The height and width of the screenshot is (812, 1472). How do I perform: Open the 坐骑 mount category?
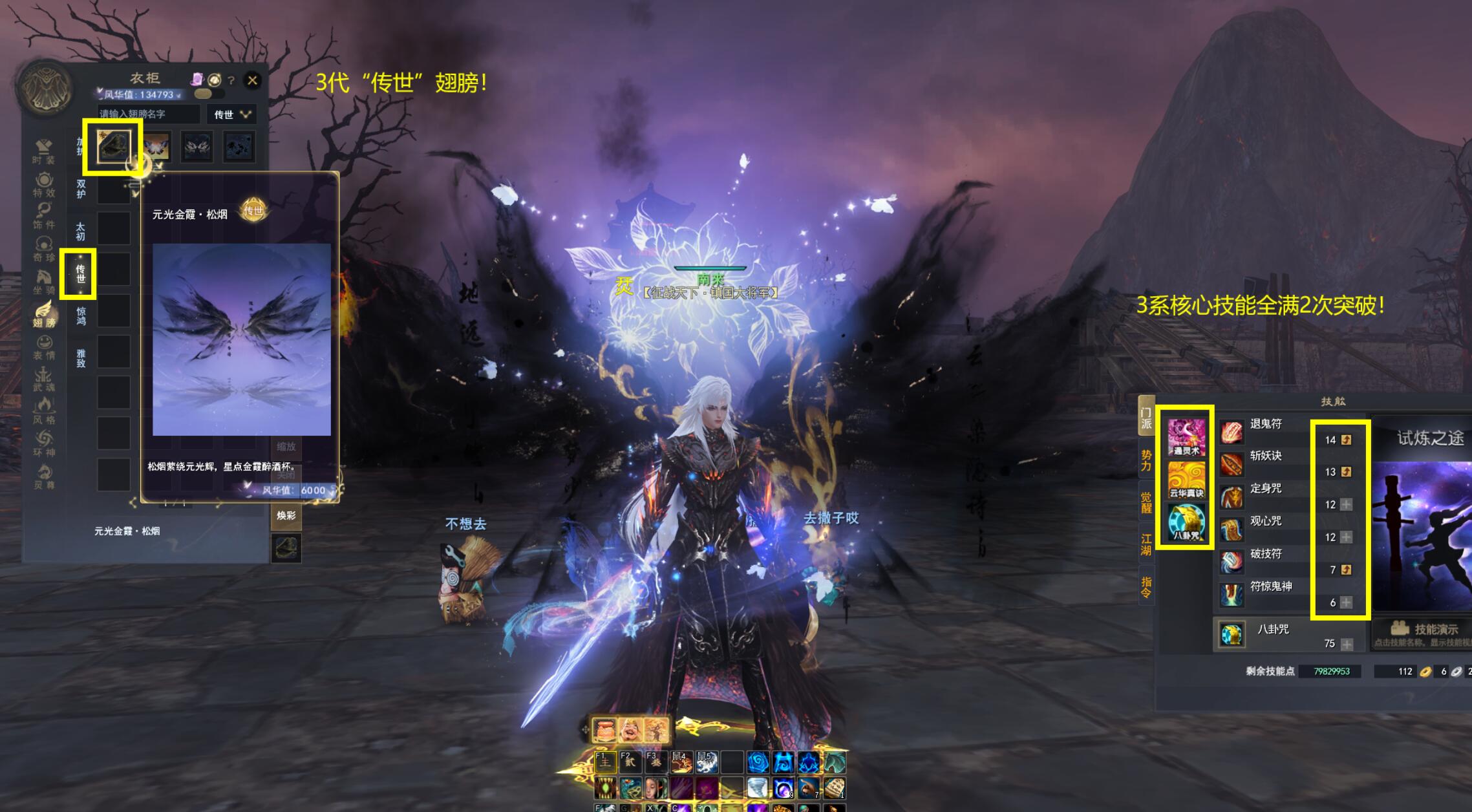tap(44, 281)
